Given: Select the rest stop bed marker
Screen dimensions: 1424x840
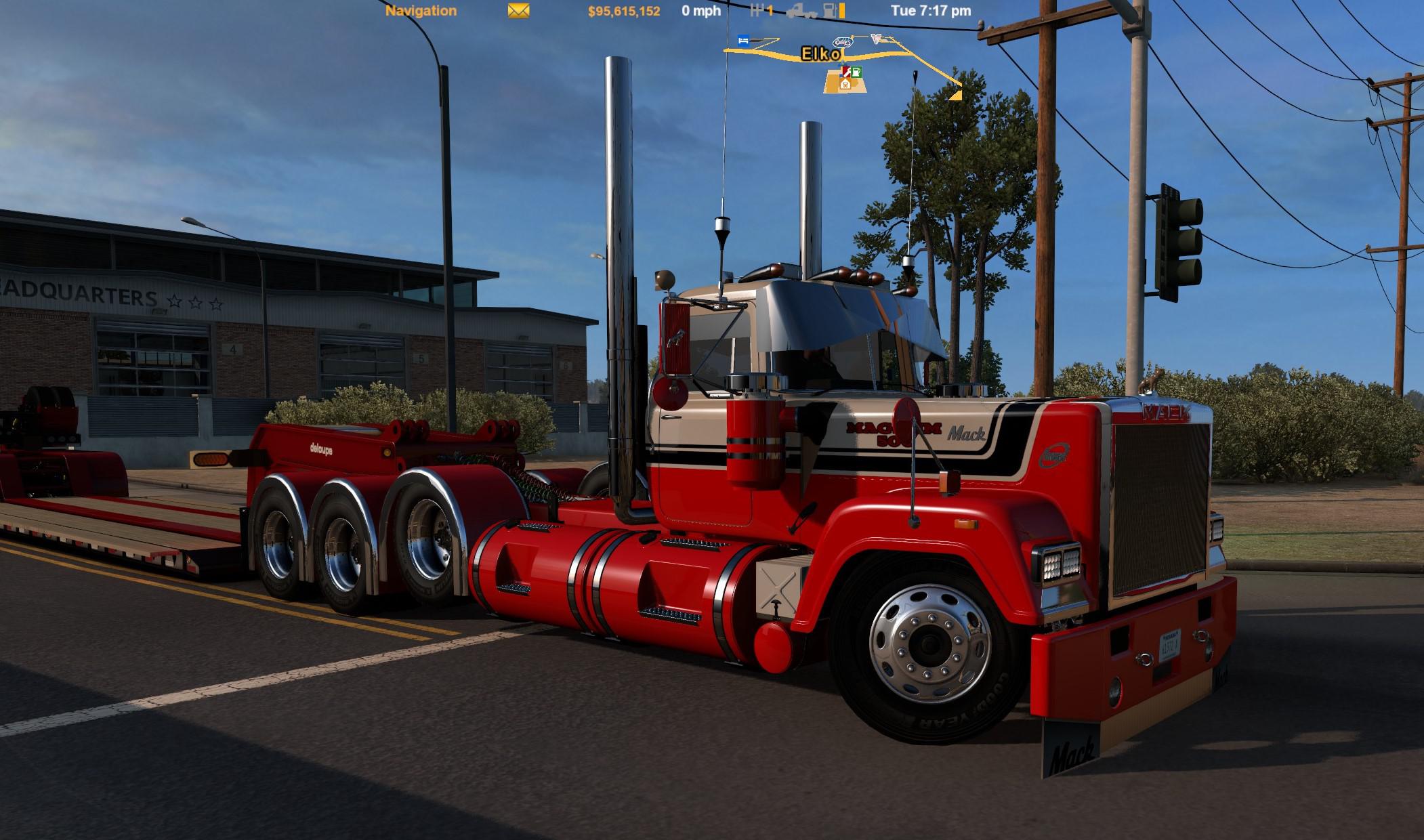Looking at the screenshot, I should click(744, 41).
